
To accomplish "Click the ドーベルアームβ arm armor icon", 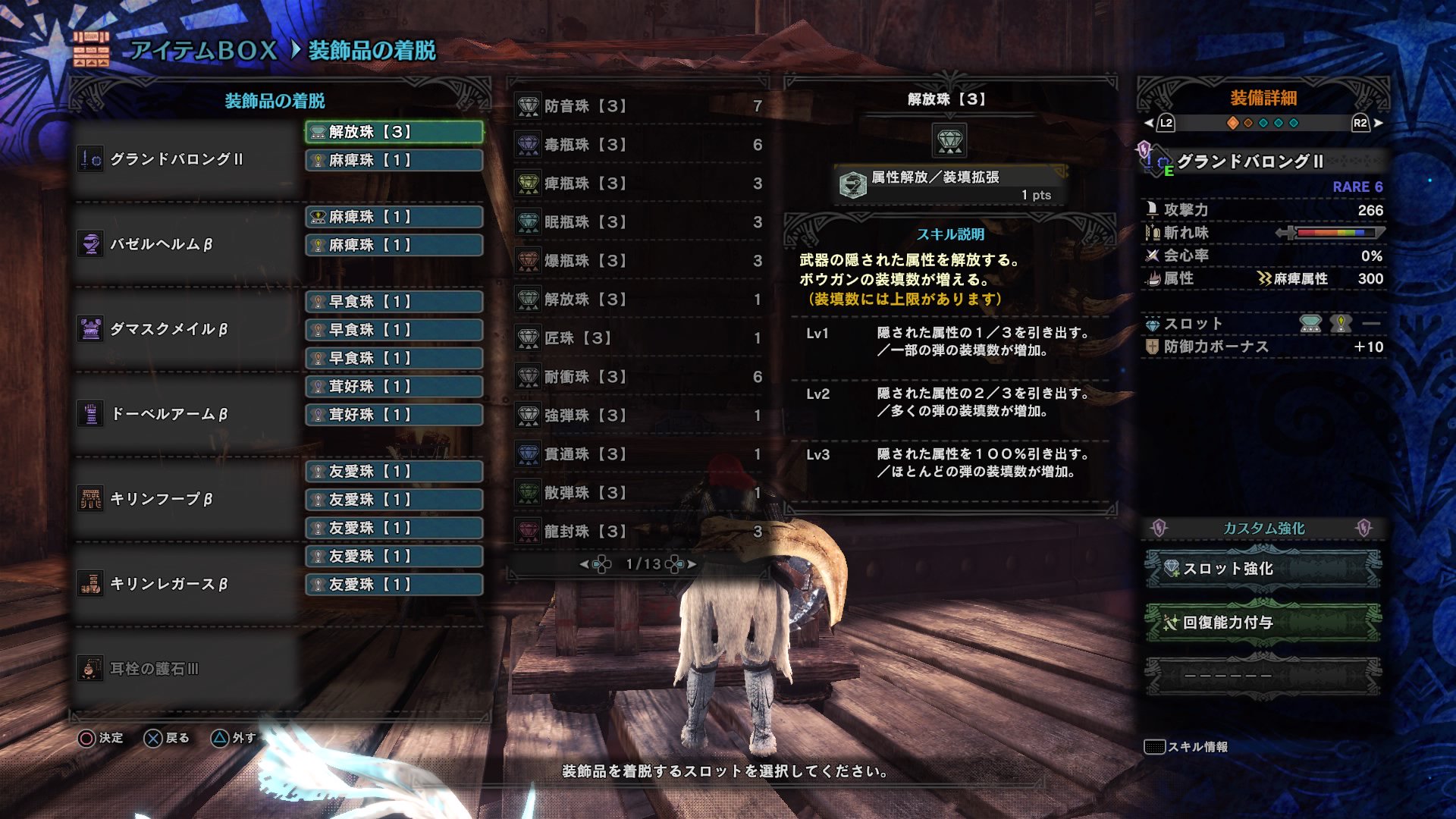I will [x=89, y=416].
